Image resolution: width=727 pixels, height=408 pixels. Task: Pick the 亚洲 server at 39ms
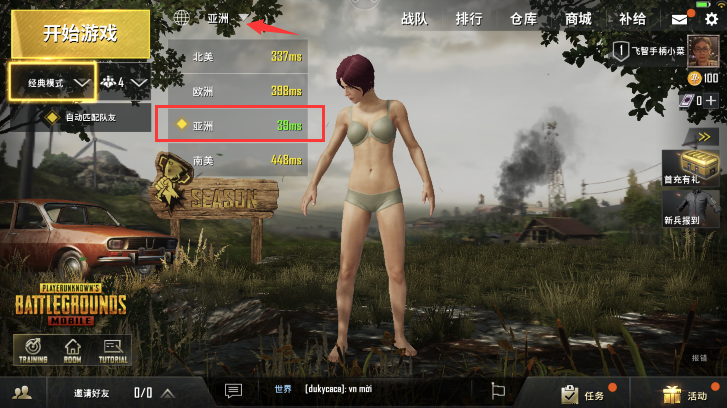pos(240,125)
